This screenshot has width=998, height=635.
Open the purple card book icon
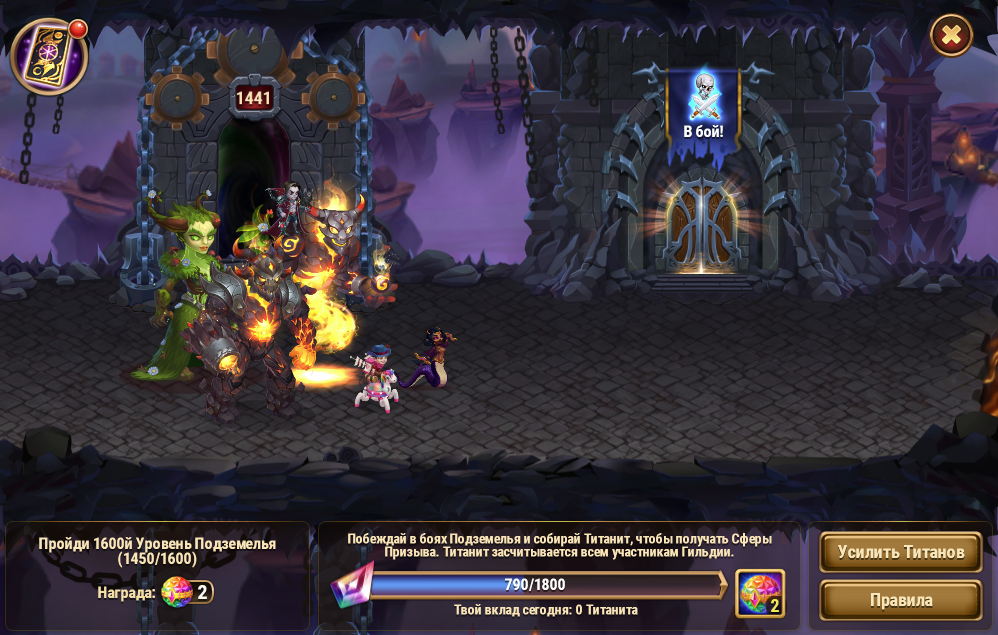pyautogui.click(x=48, y=57)
